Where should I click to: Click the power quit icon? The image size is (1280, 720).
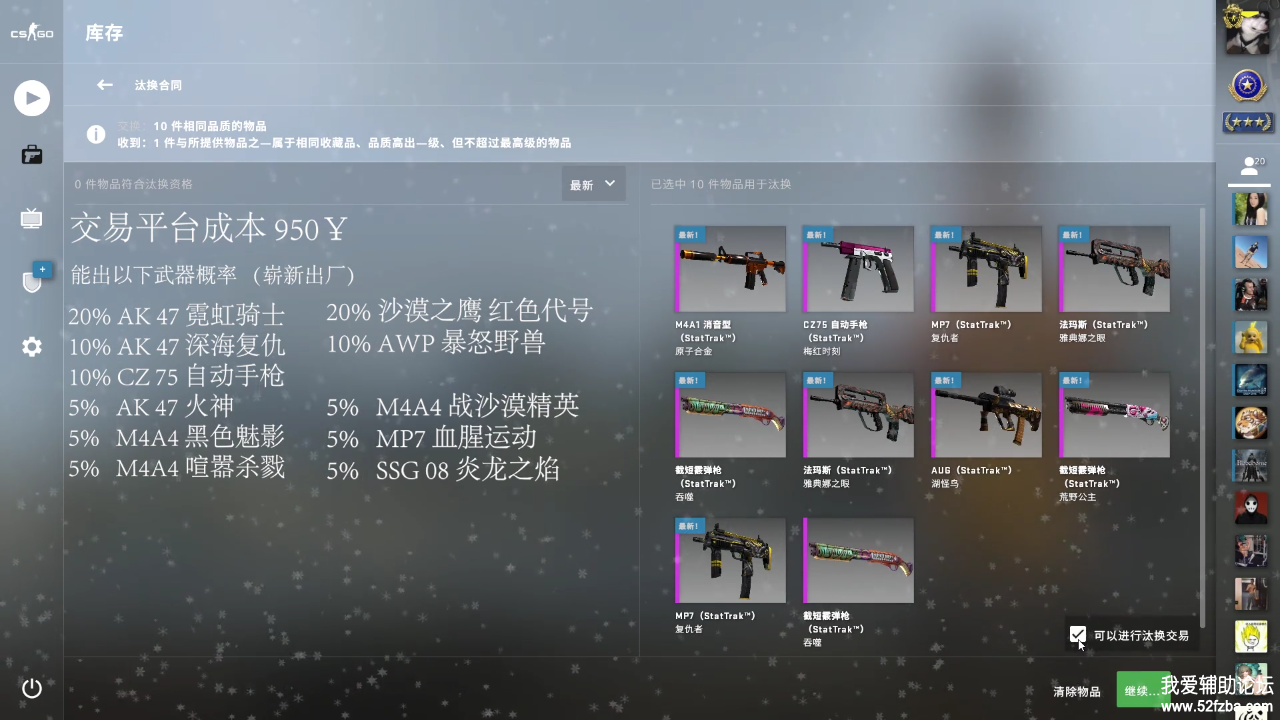tap(32, 688)
